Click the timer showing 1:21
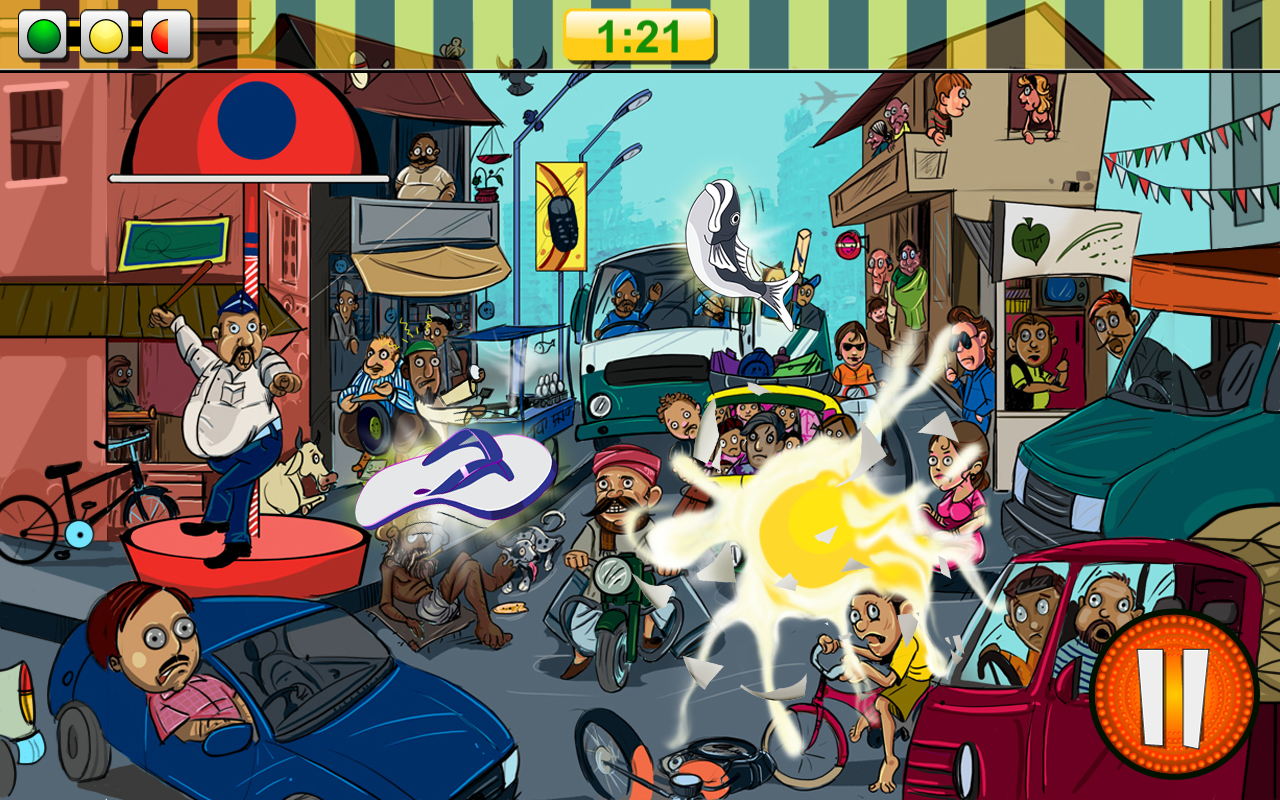This screenshot has height=800, width=1280. 638,31
